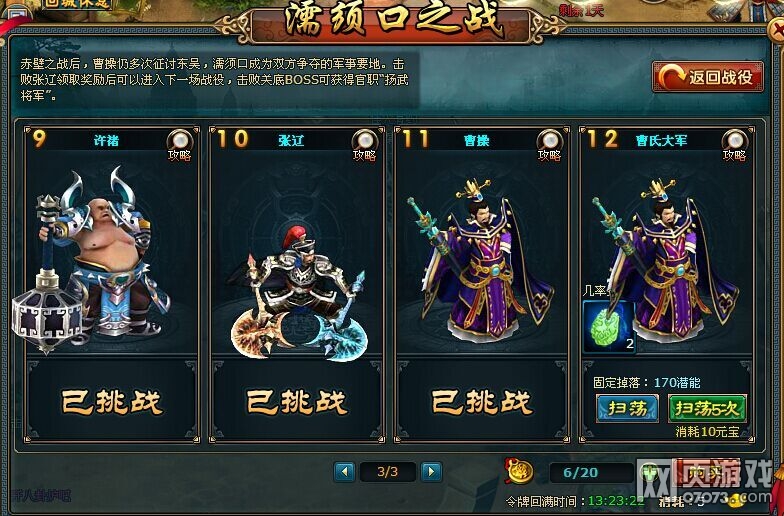Sweep the stage once with 扫荡

point(627,407)
